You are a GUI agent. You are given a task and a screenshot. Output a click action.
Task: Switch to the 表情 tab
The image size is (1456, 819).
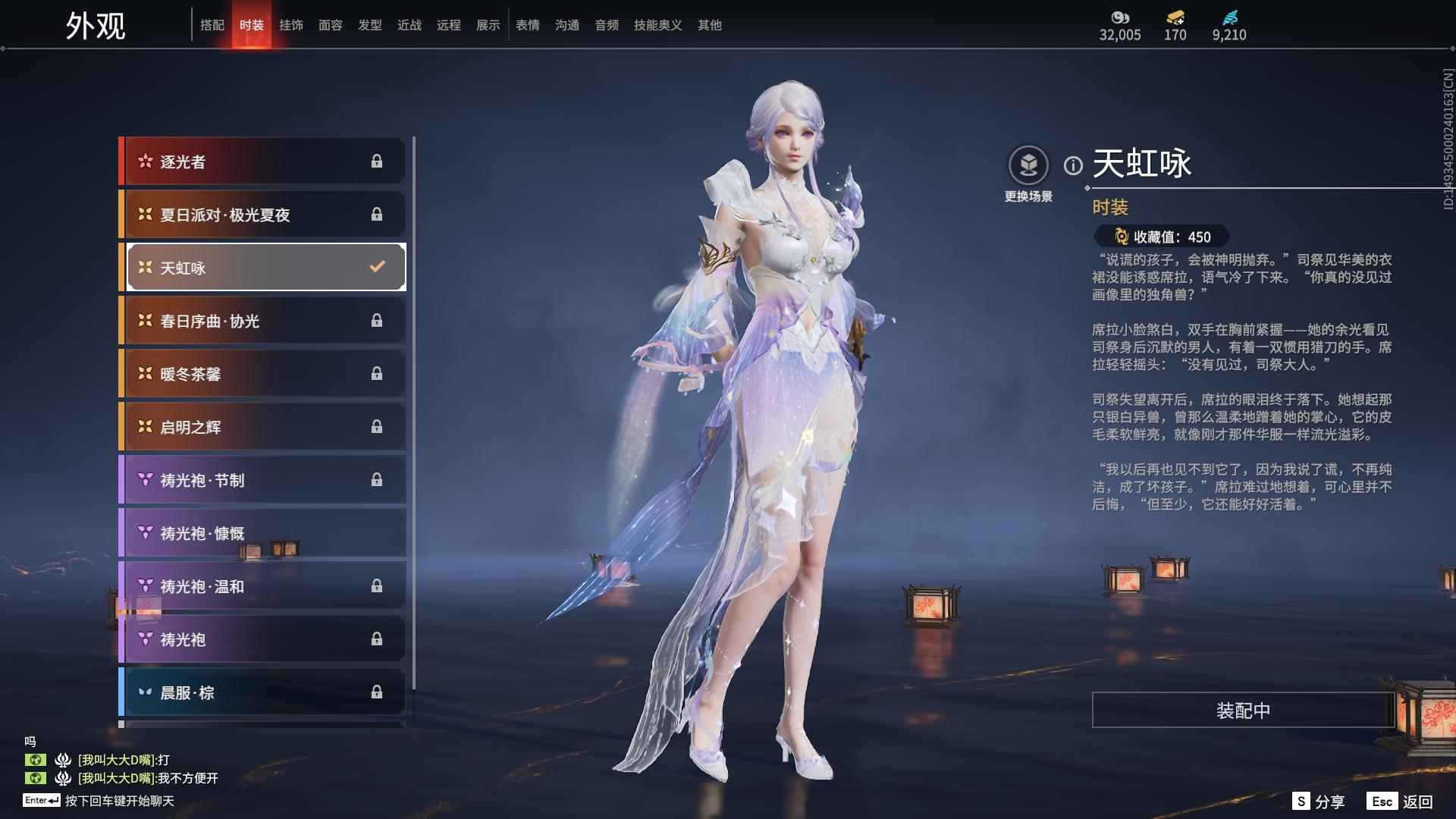(x=527, y=24)
